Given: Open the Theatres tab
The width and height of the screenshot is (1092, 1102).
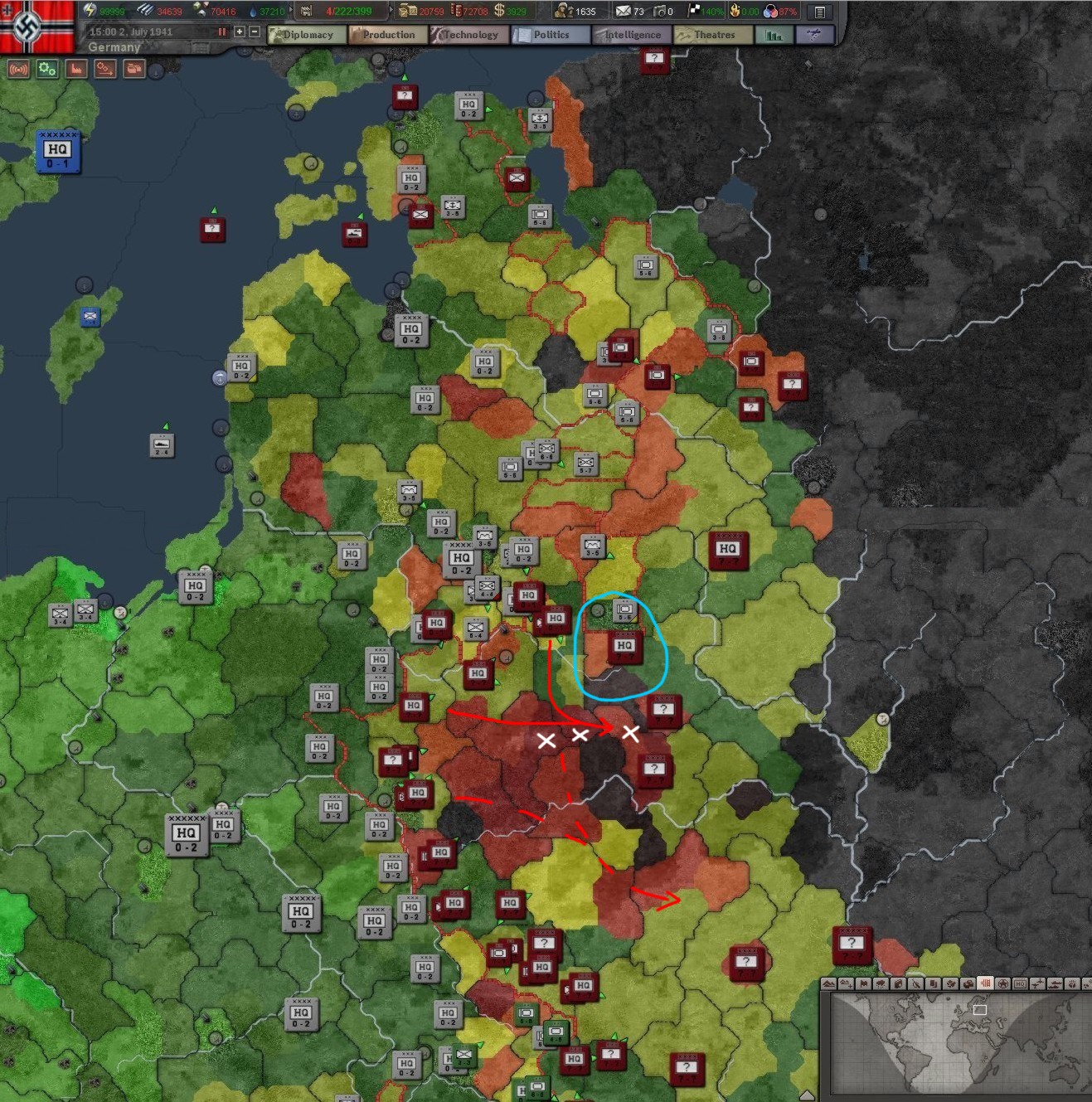Looking at the screenshot, I should tap(713, 35).
